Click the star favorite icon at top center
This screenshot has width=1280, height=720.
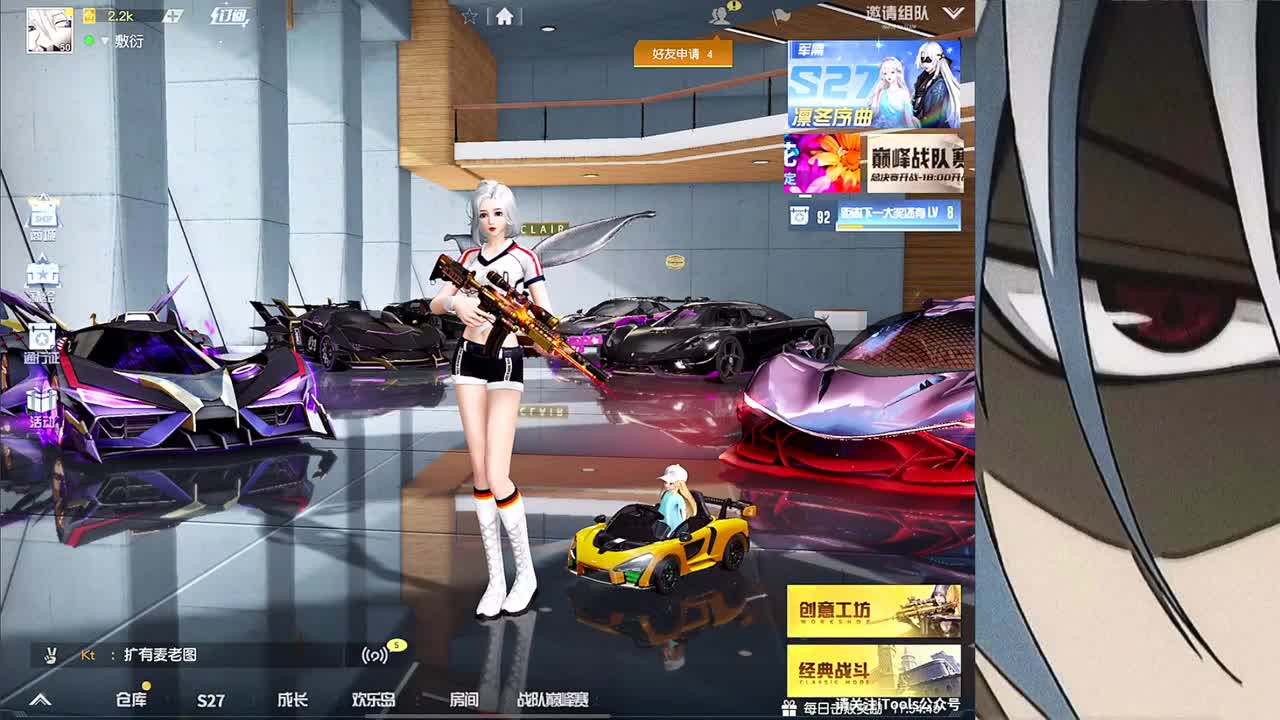[470, 15]
